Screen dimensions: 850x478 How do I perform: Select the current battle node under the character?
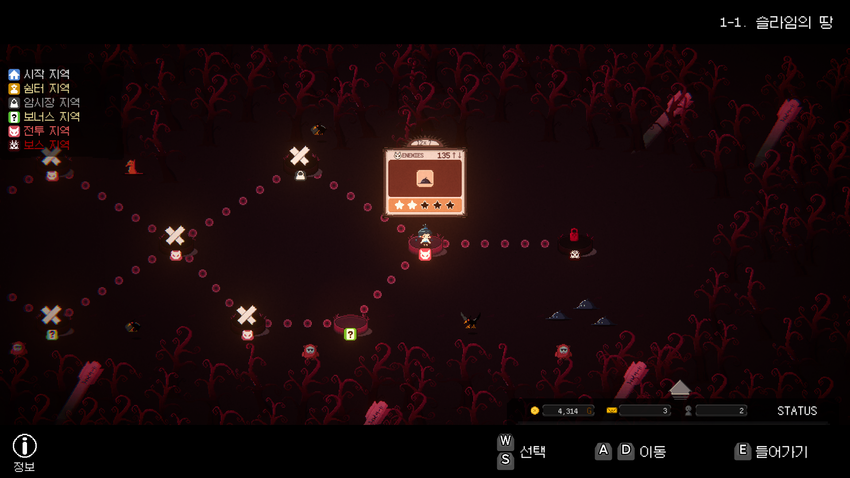[424, 255]
